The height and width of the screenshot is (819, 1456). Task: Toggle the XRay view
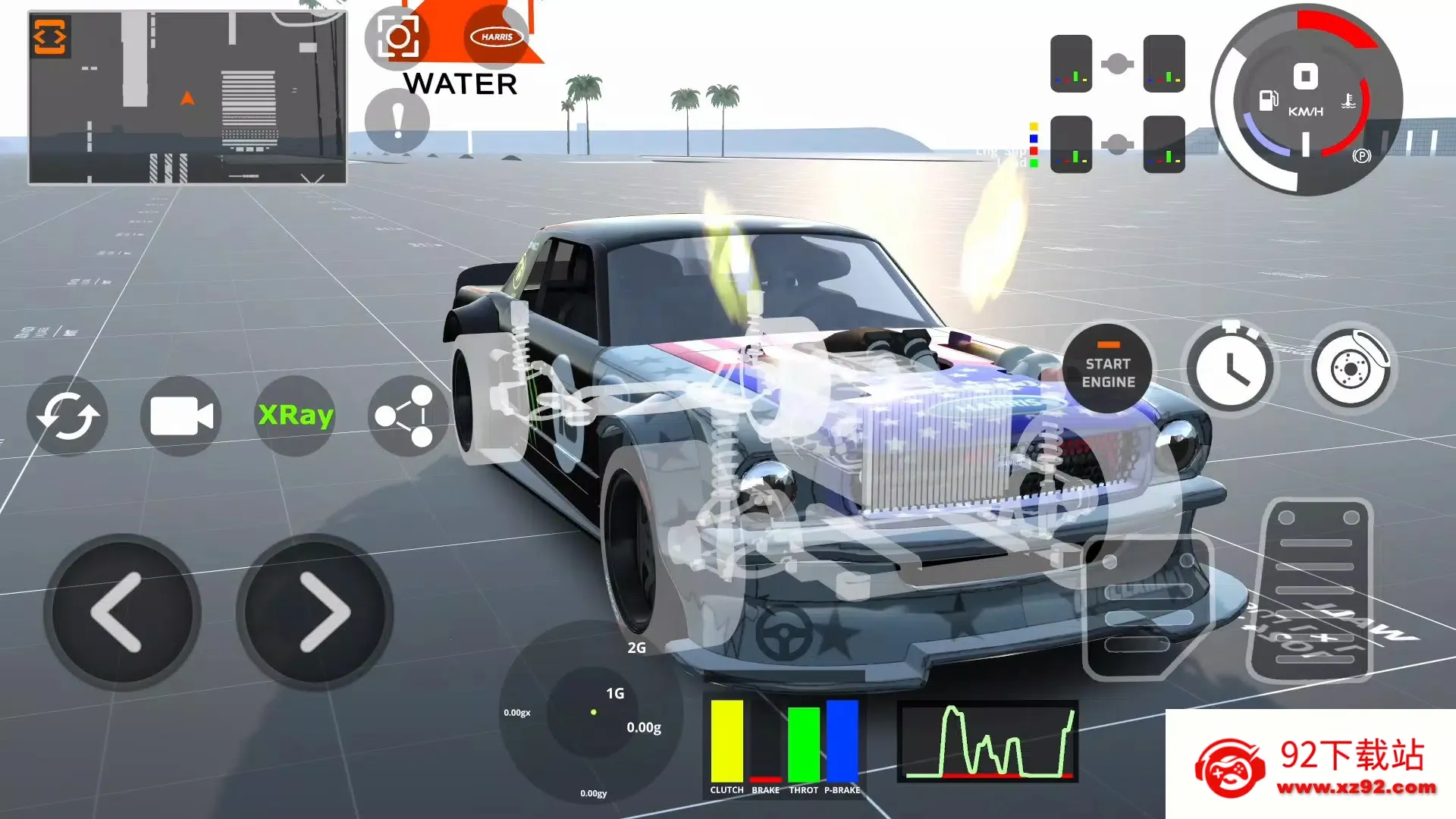tap(295, 416)
